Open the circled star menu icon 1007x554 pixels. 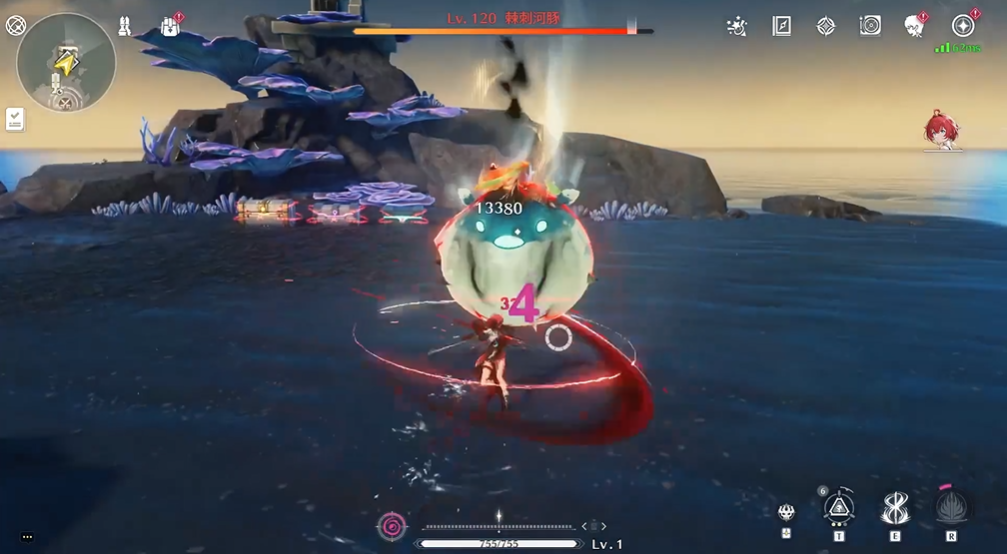click(963, 26)
